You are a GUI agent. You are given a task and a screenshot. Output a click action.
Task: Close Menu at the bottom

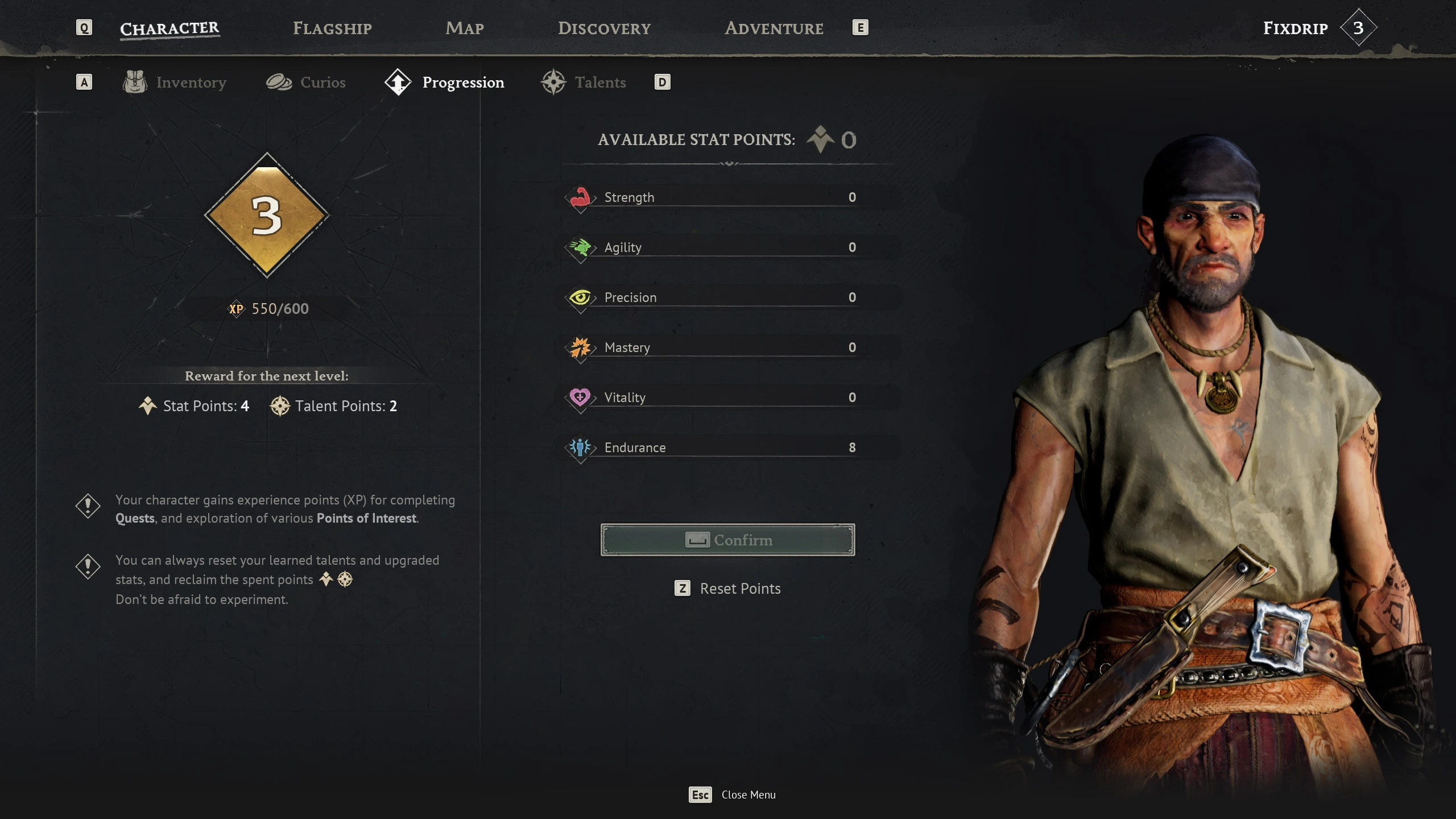pyautogui.click(x=733, y=795)
